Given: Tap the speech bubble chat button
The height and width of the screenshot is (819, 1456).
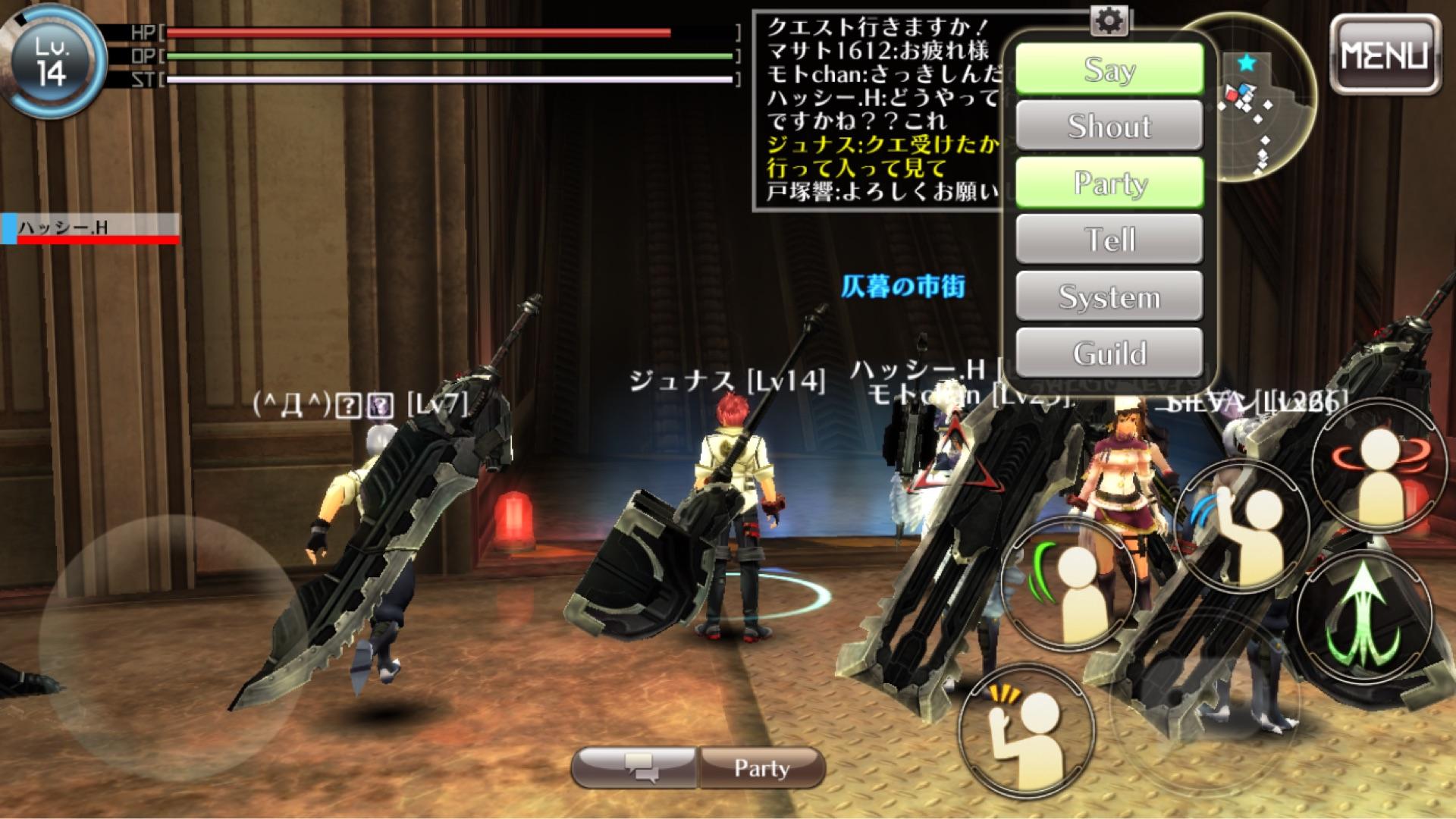Looking at the screenshot, I should (635, 767).
